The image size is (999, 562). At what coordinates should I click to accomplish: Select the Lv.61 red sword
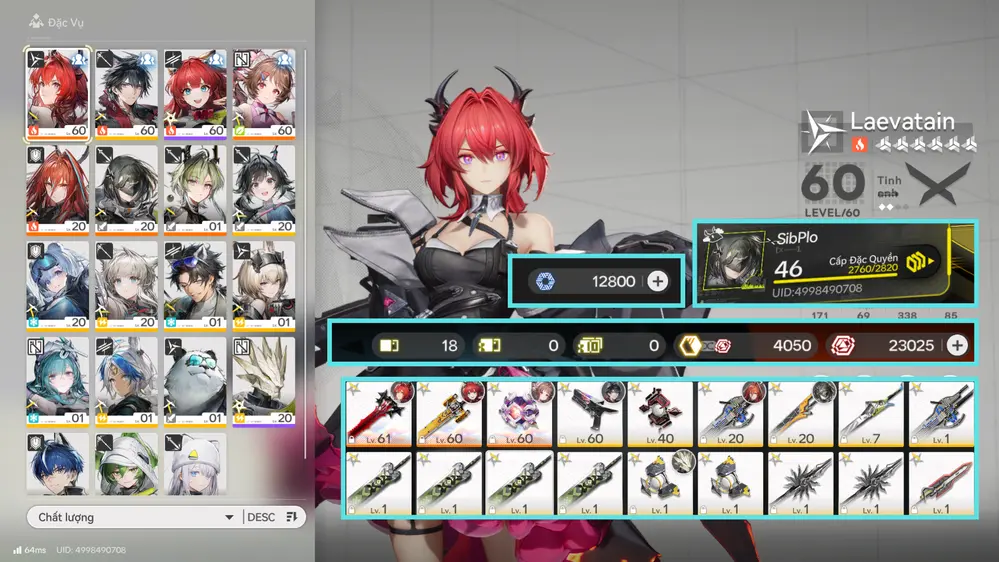coord(380,413)
